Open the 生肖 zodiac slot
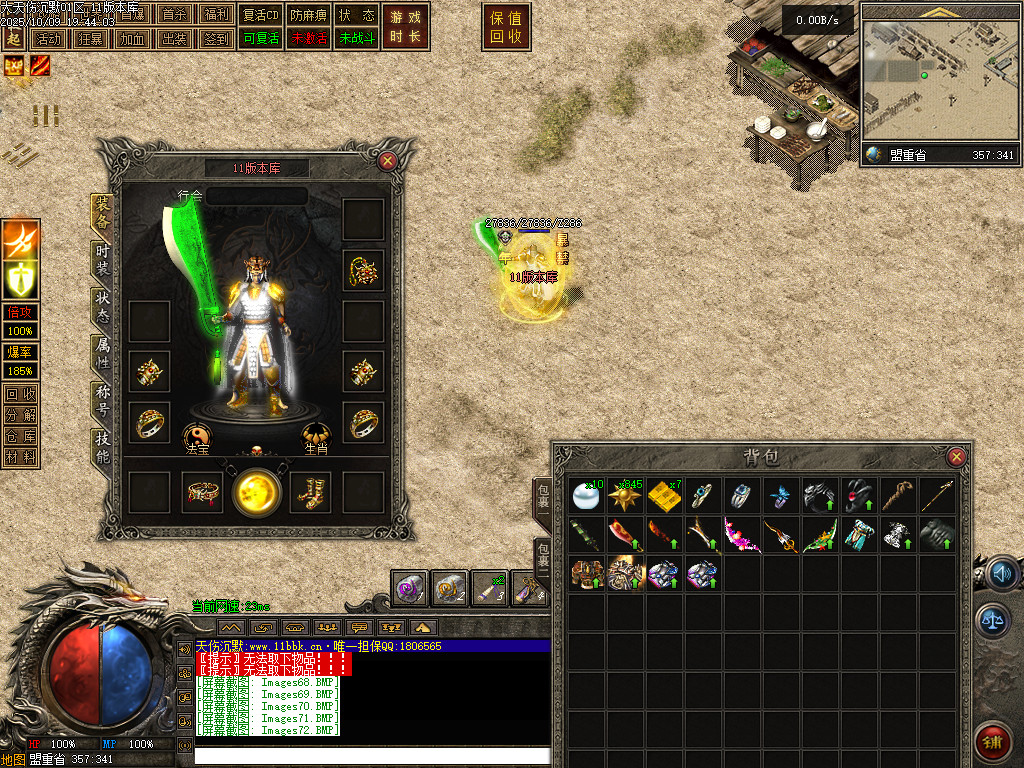Viewport: 1024px width, 768px height. [317, 437]
